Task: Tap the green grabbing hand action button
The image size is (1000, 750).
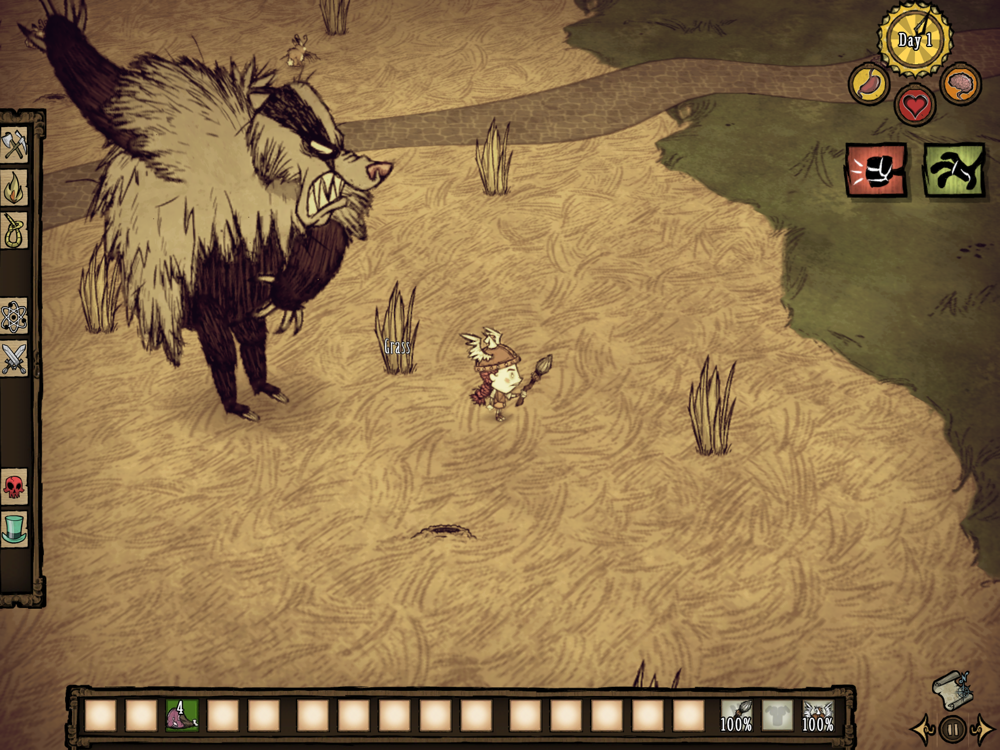Action: click(x=953, y=170)
